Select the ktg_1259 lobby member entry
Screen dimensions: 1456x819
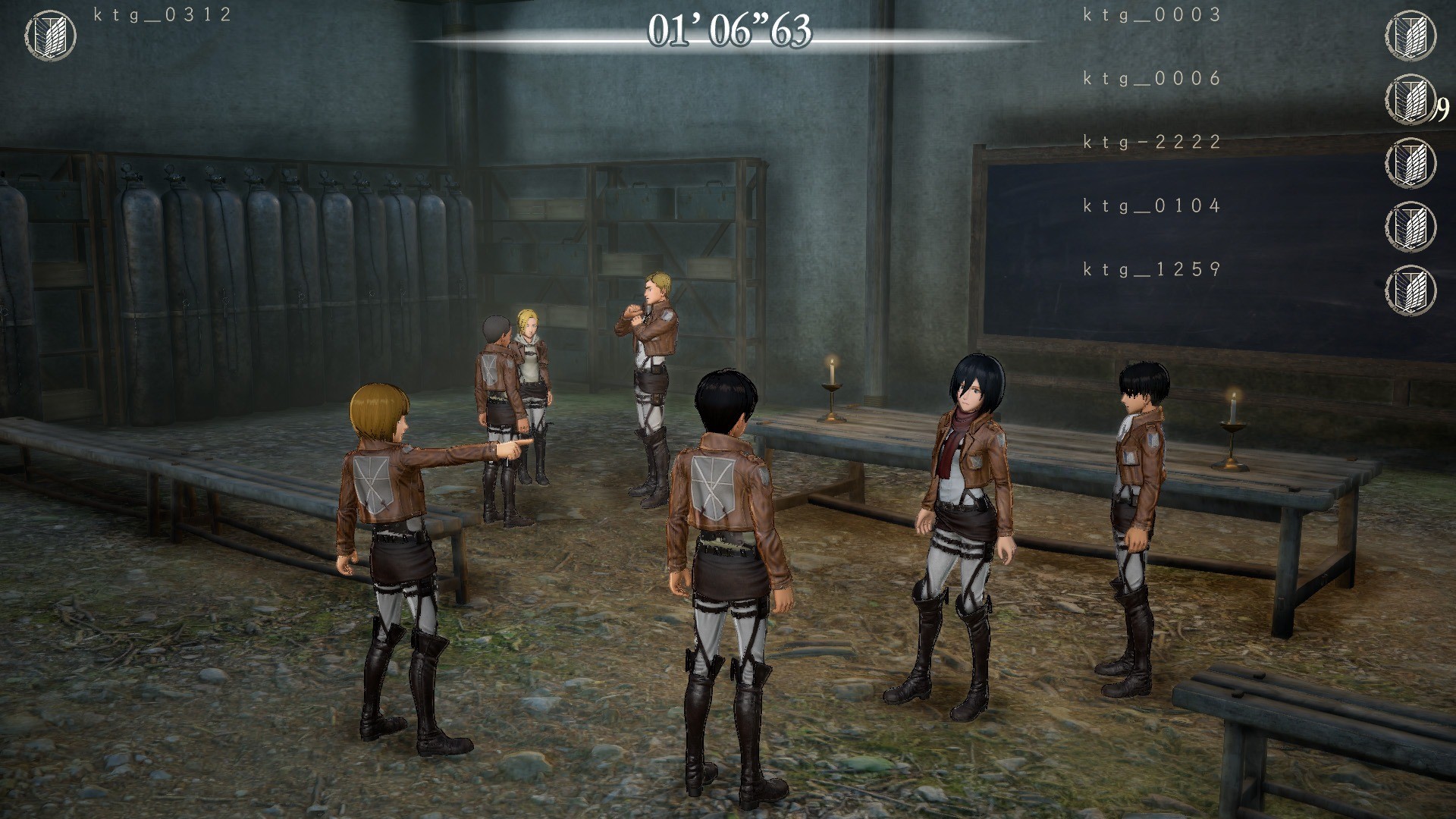coord(1150,267)
